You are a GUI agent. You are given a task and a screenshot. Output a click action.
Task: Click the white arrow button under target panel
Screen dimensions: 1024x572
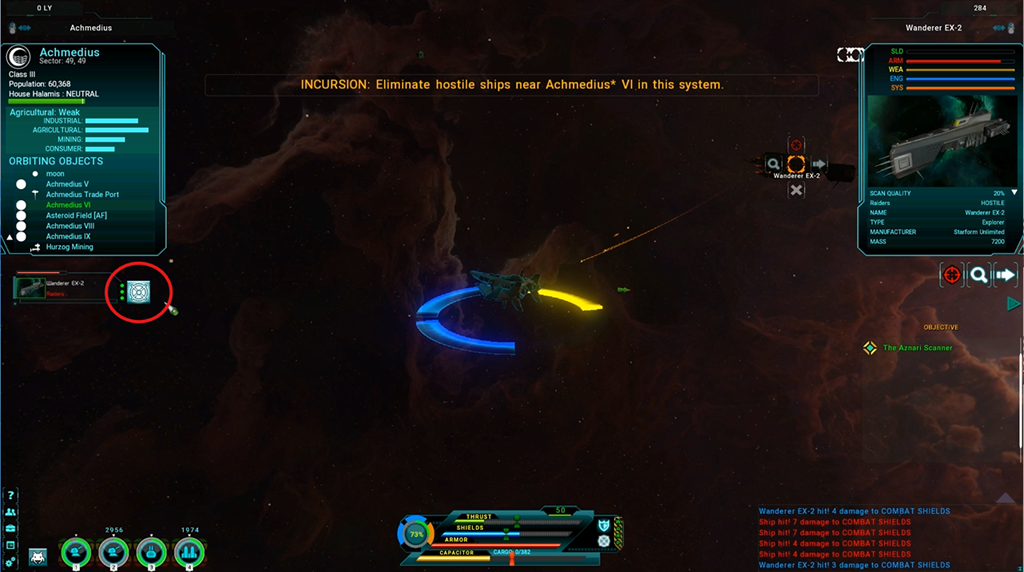coord(1006,274)
